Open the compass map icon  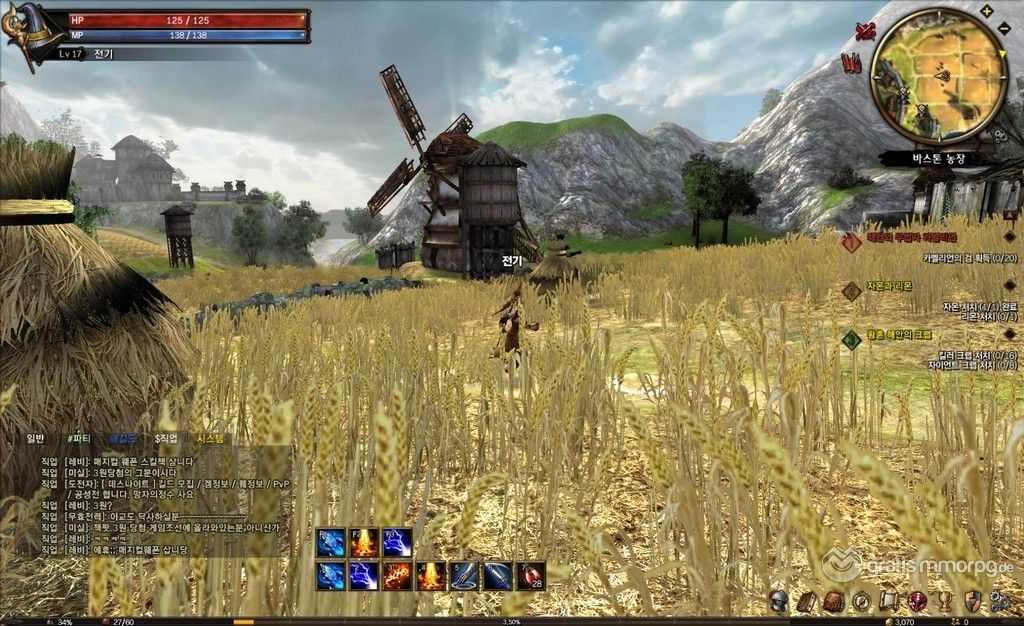[861, 602]
